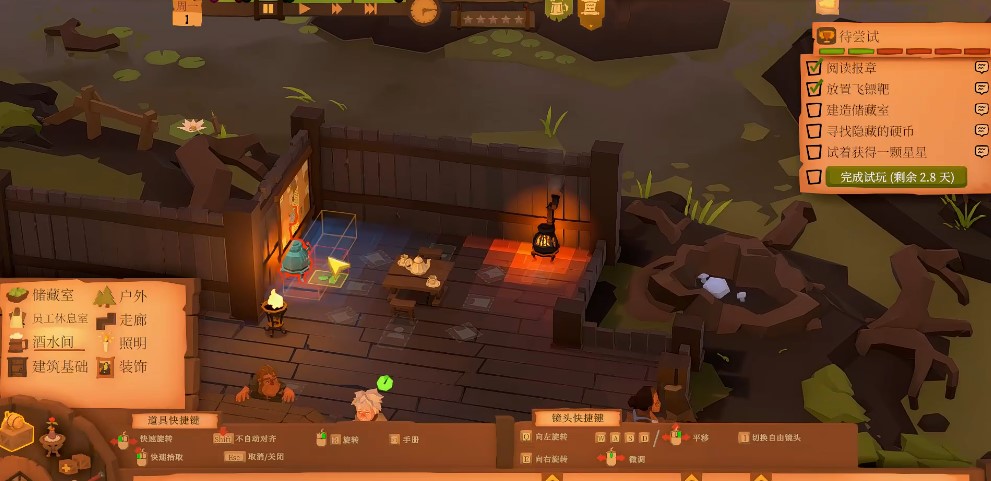Open the beer mug banner icon
Screen dimensions: 991x481
(x=558, y=9)
